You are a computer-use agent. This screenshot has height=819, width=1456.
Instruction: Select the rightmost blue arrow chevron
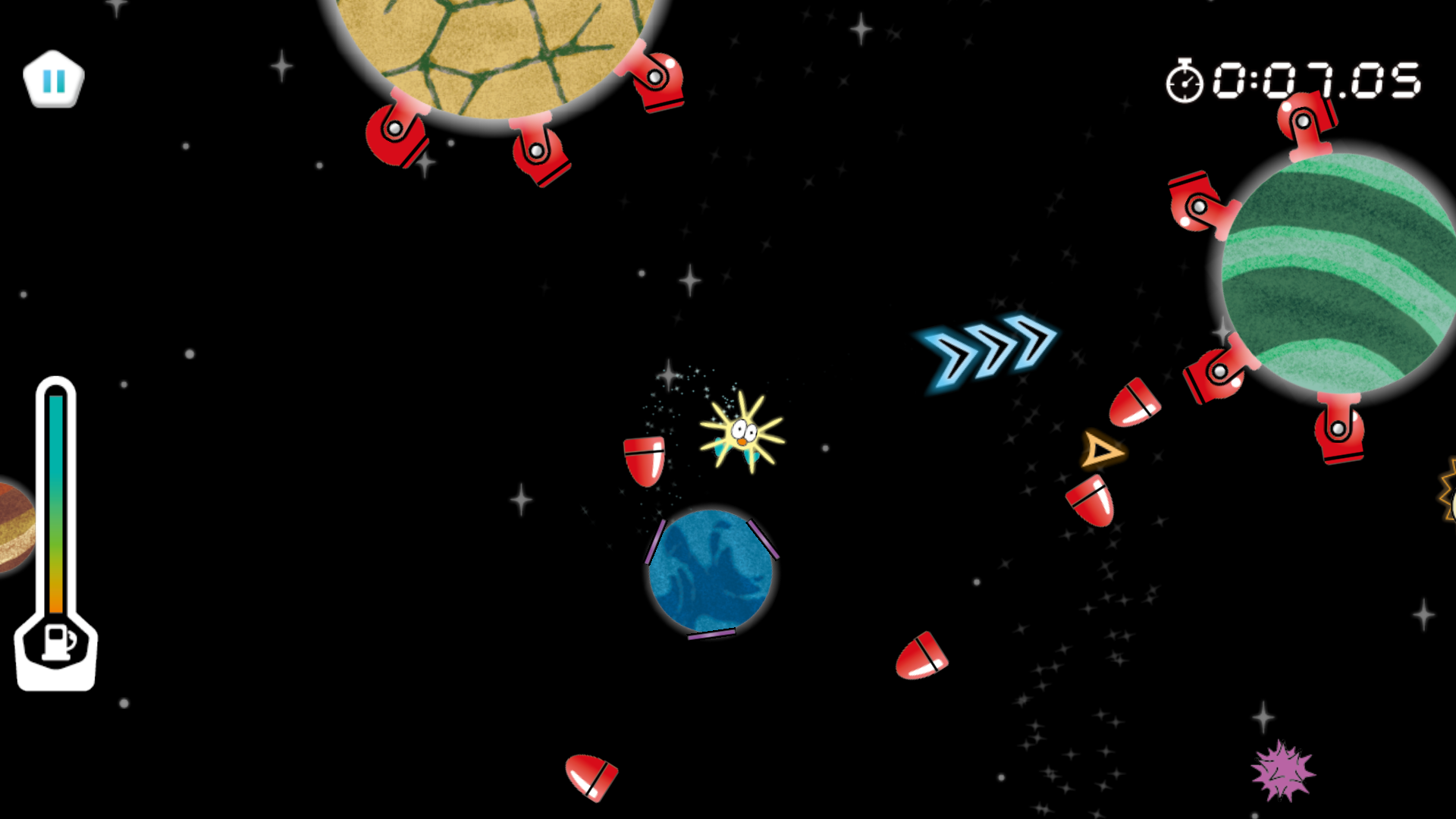tap(1030, 345)
